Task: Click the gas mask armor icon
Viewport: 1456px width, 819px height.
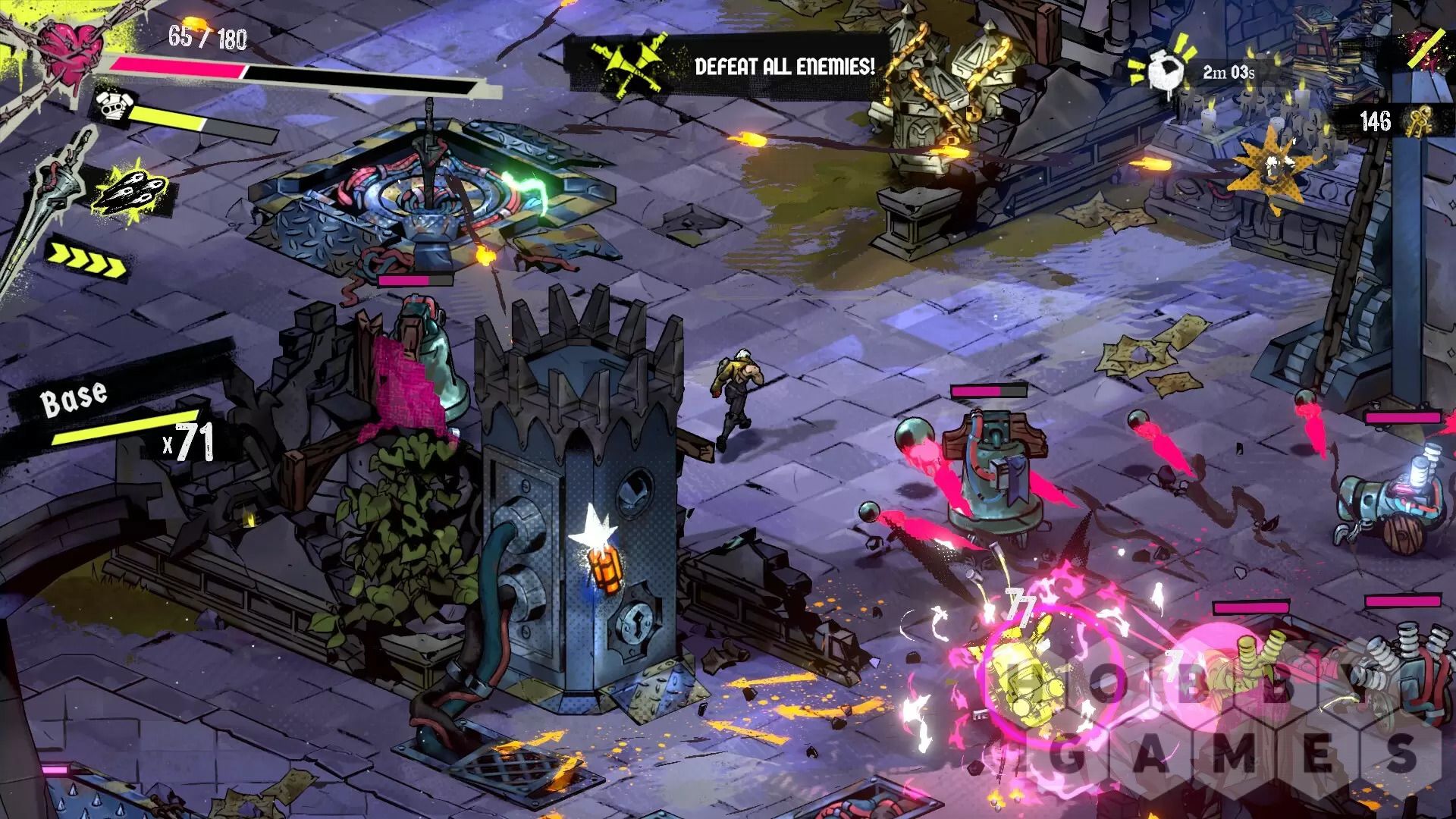Action: coord(111,107)
